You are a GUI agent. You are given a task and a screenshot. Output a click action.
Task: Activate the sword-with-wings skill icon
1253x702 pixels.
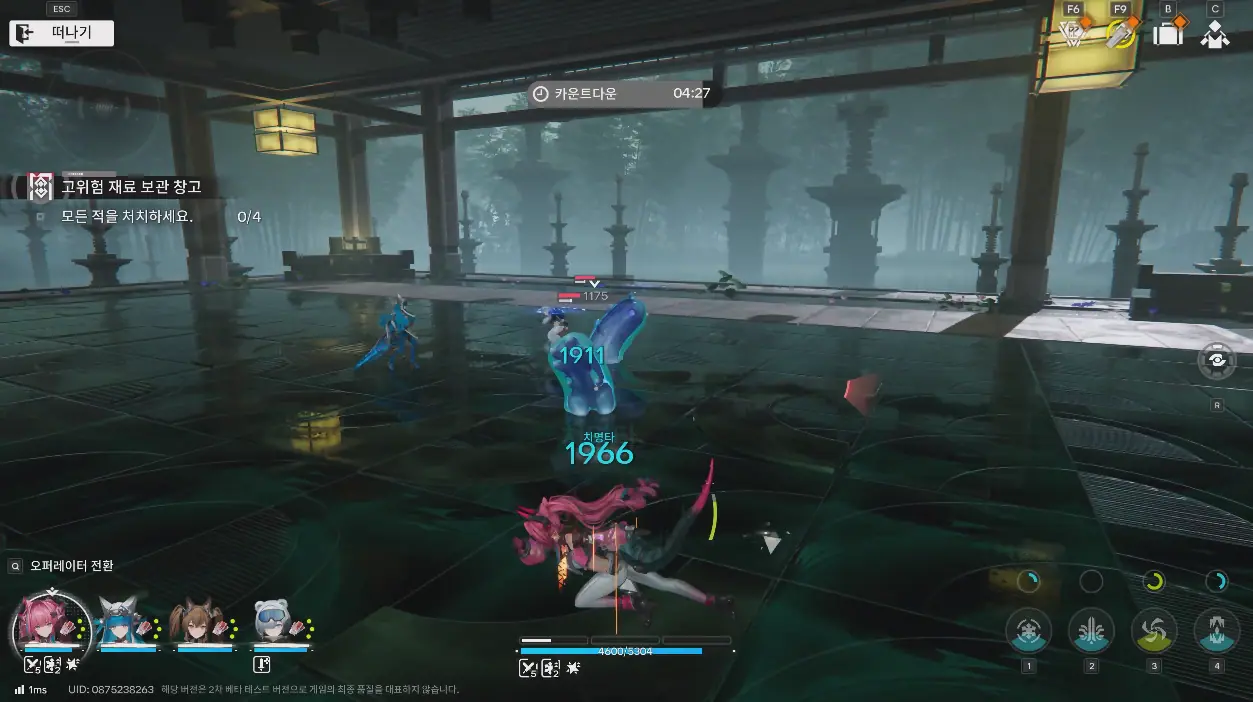click(x=1091, y=631)
